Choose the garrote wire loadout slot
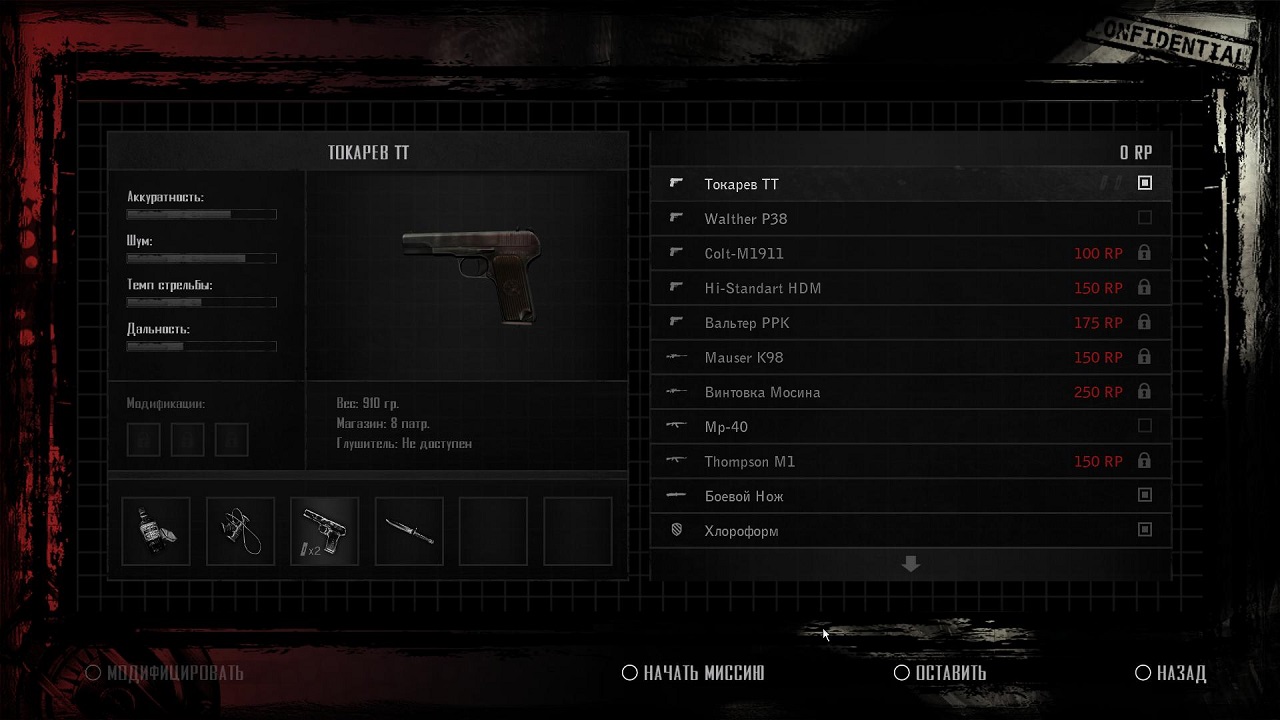This screenshot has width=1280, height=720. click(240, 531)
